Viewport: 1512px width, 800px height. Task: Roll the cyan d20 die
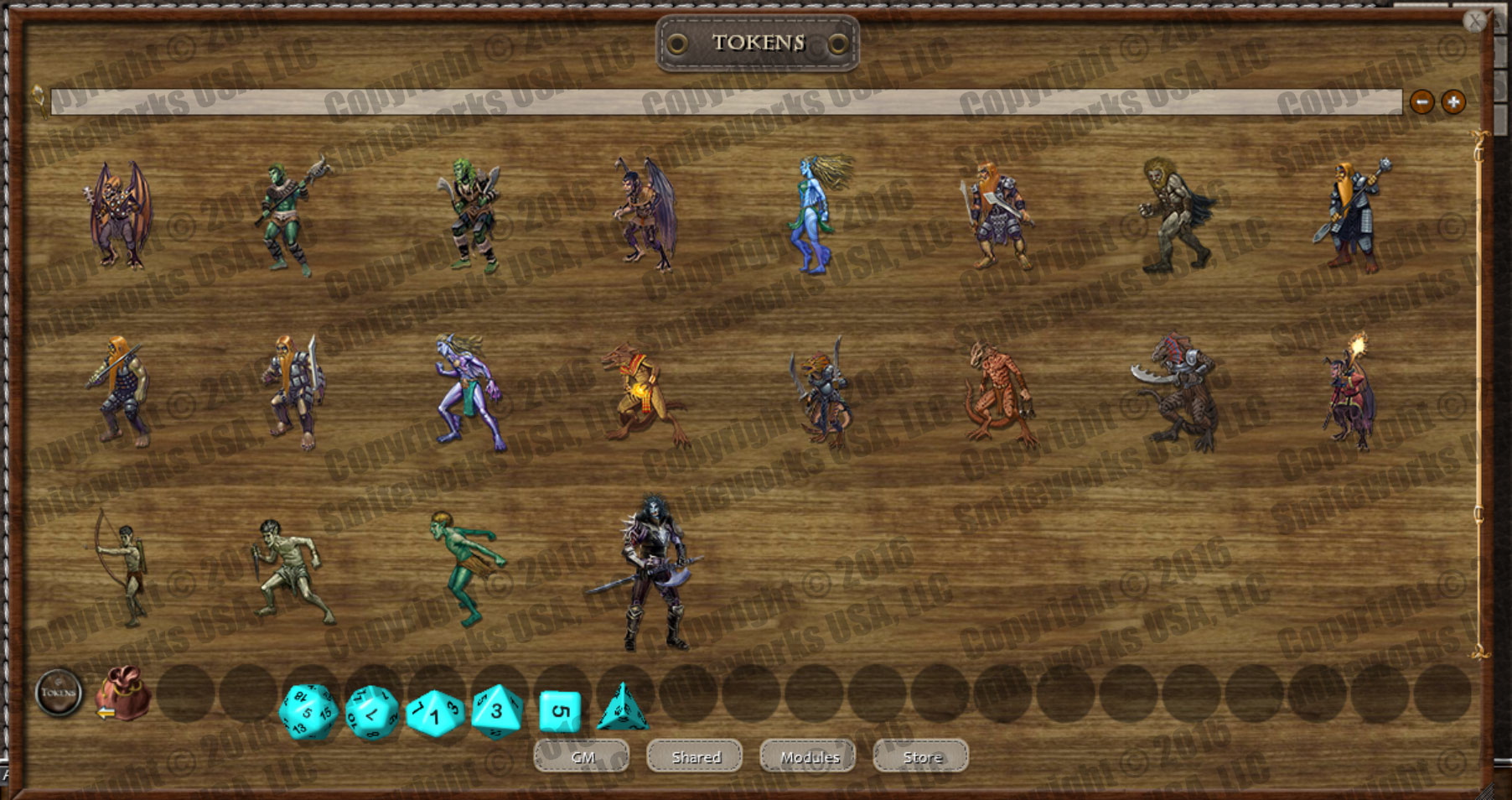point(309,712)
